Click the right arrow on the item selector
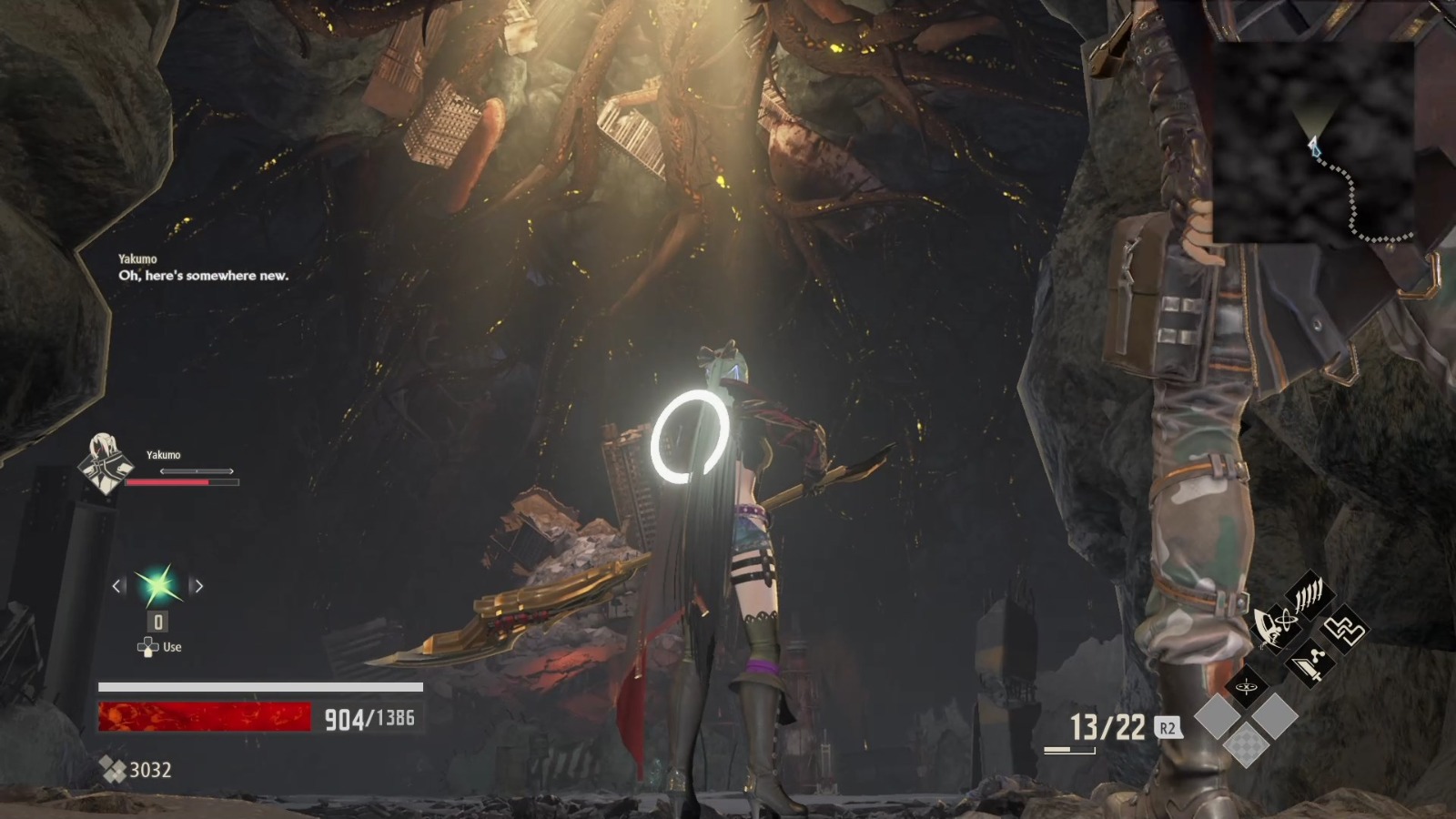This screenshot has height=819, width=1456. [x=197, y=584]
